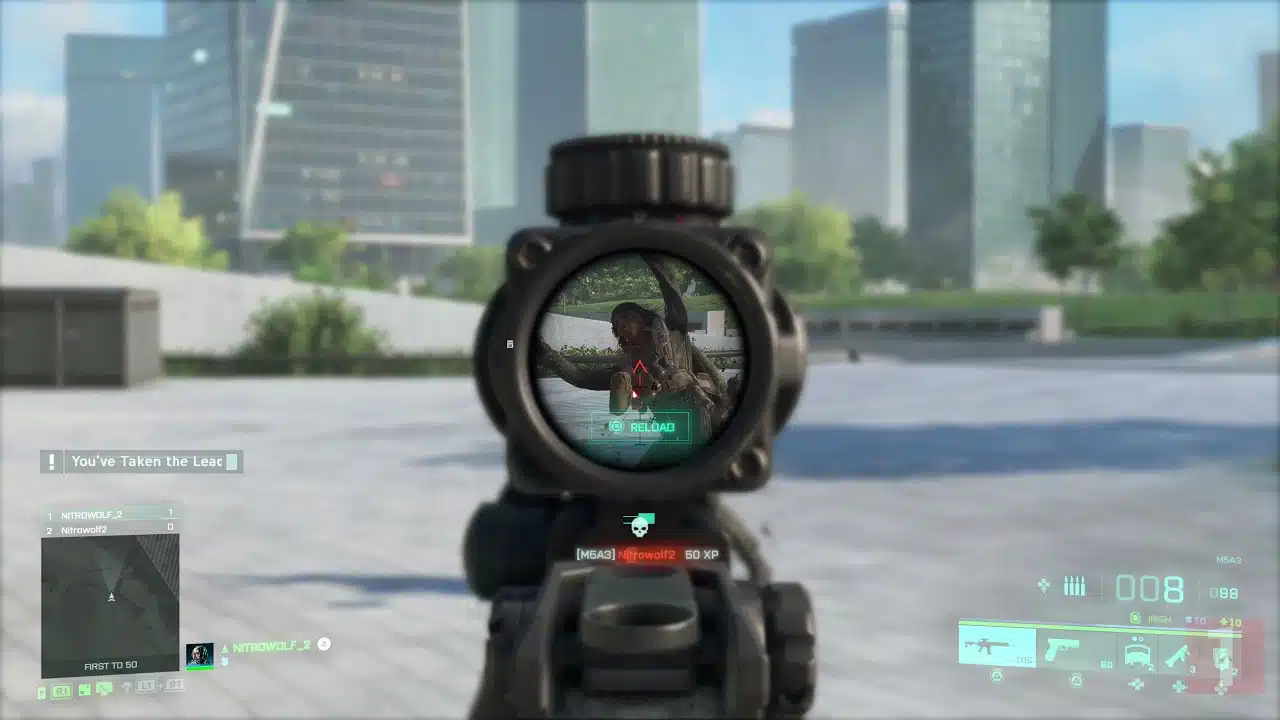Expand the d-pad selector under the grenade slot

1221,690
